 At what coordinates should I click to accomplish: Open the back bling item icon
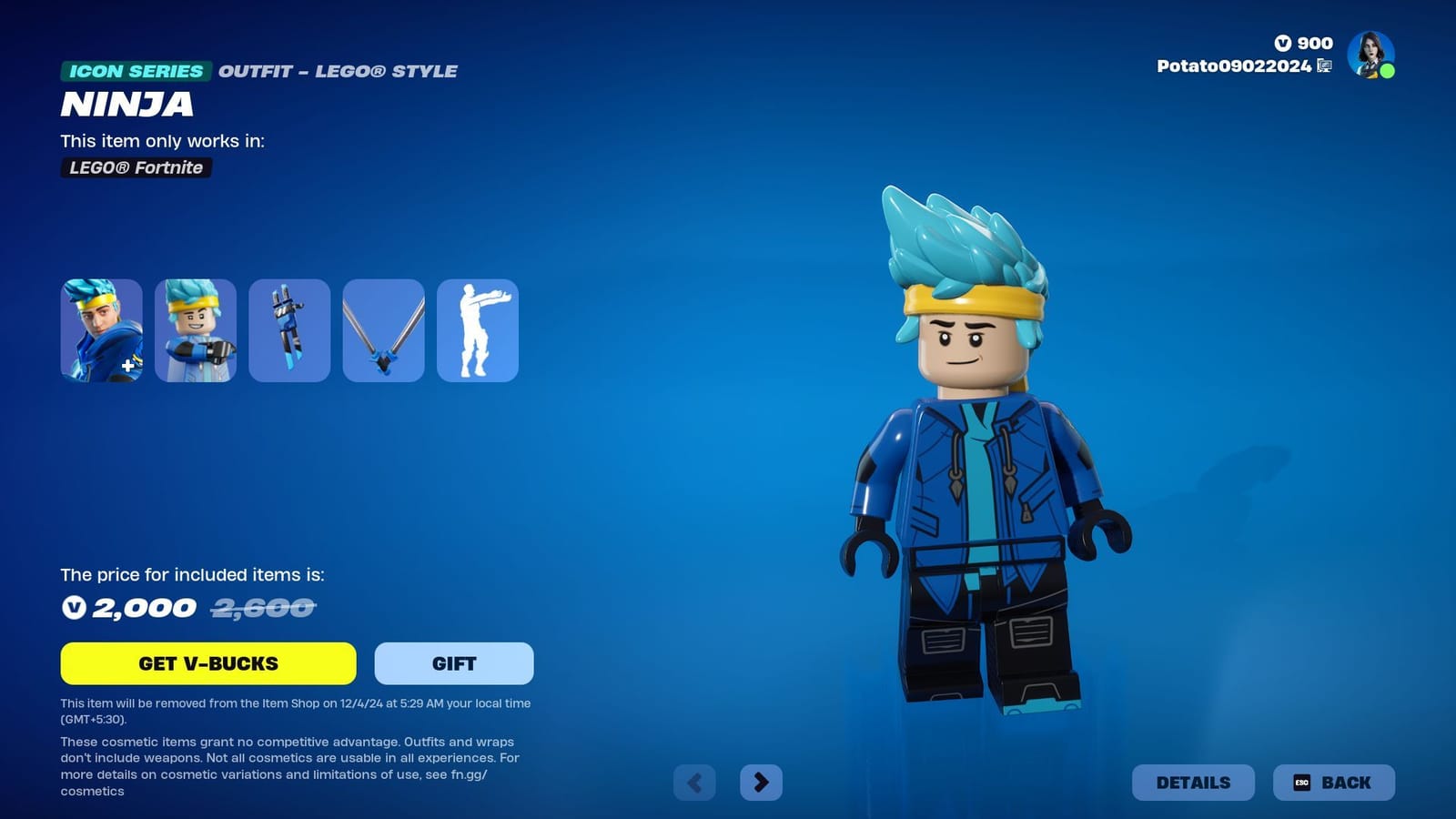(x=289, y=330)
